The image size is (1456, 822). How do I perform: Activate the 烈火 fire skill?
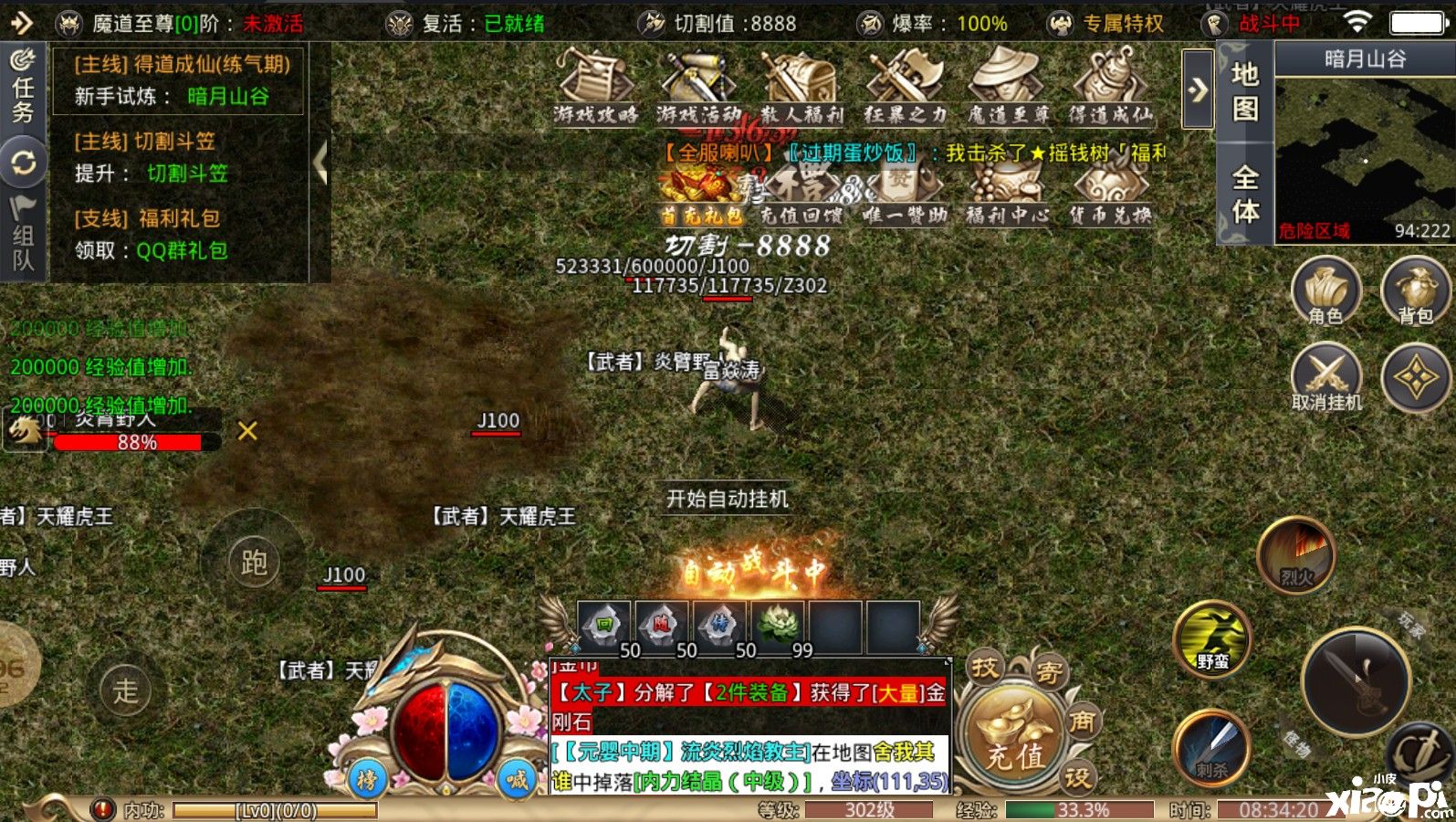click(1296, 554)
